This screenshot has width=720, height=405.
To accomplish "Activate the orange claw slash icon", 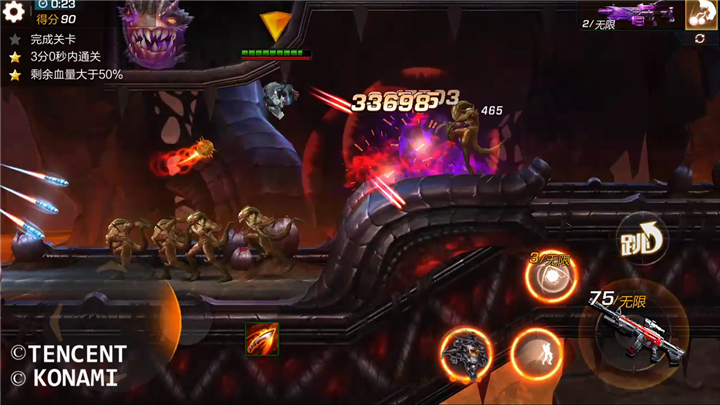I will pyautogui.click(x=262, y=339).
